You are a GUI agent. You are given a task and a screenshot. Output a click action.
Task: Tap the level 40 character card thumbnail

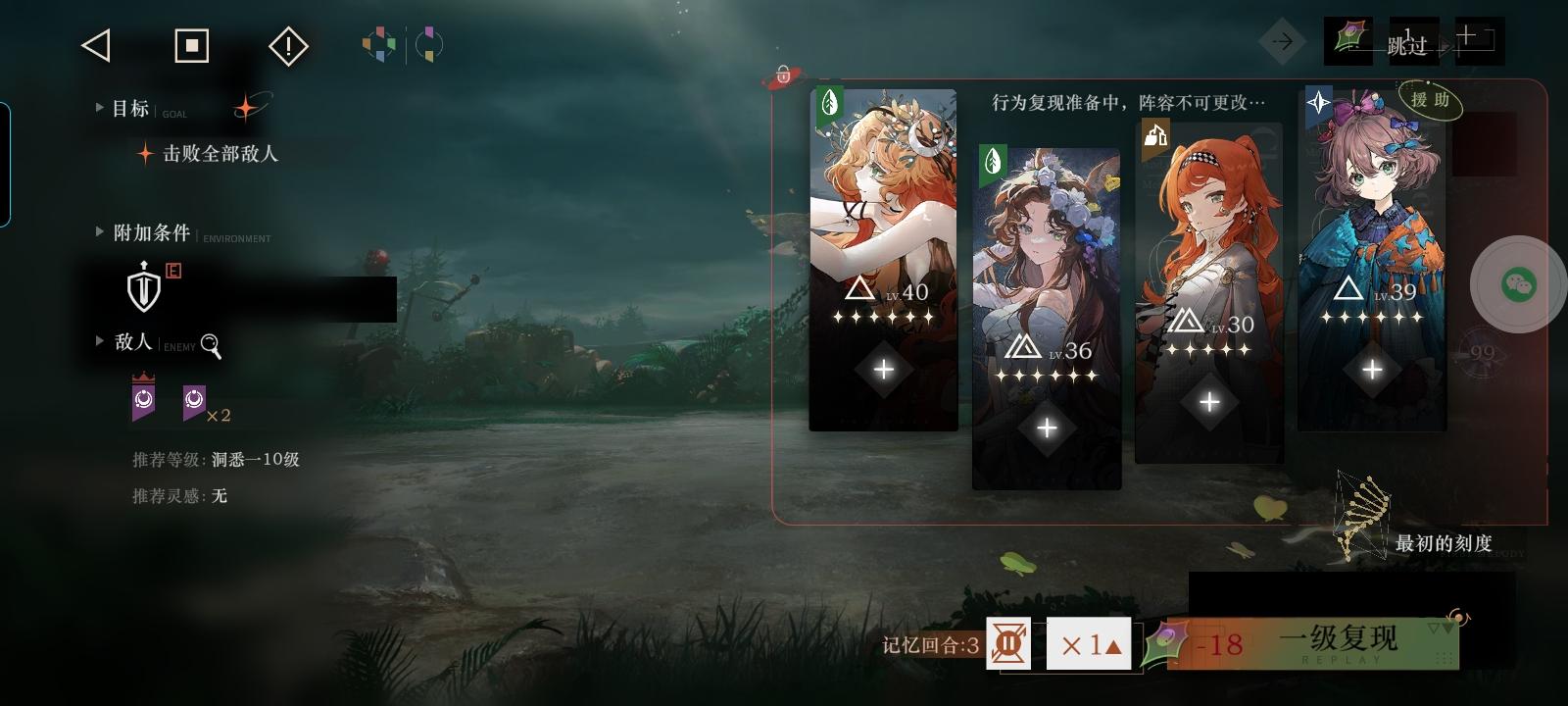pos(881,196)
